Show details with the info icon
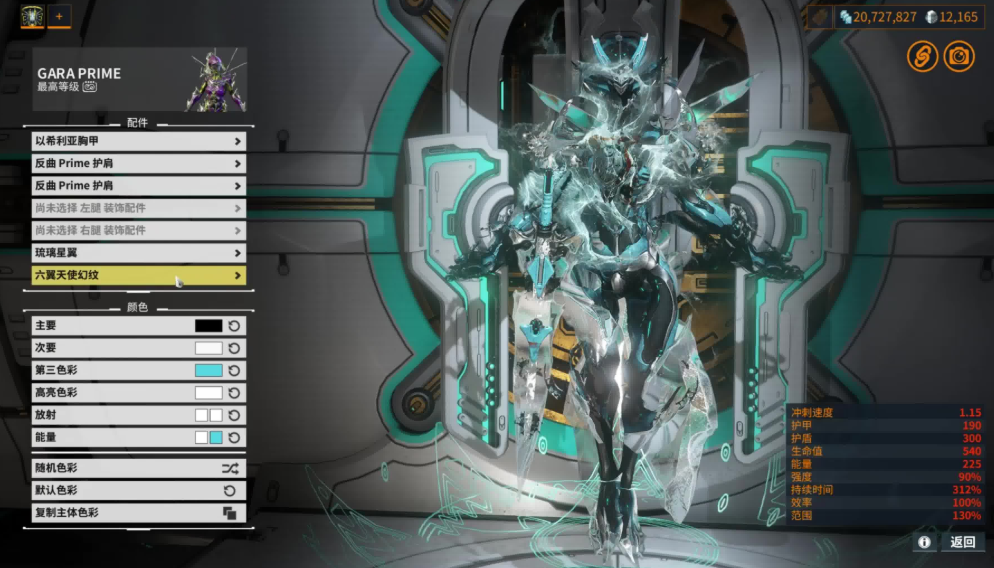Screen dimensions: 994x568 click(924, 542)
